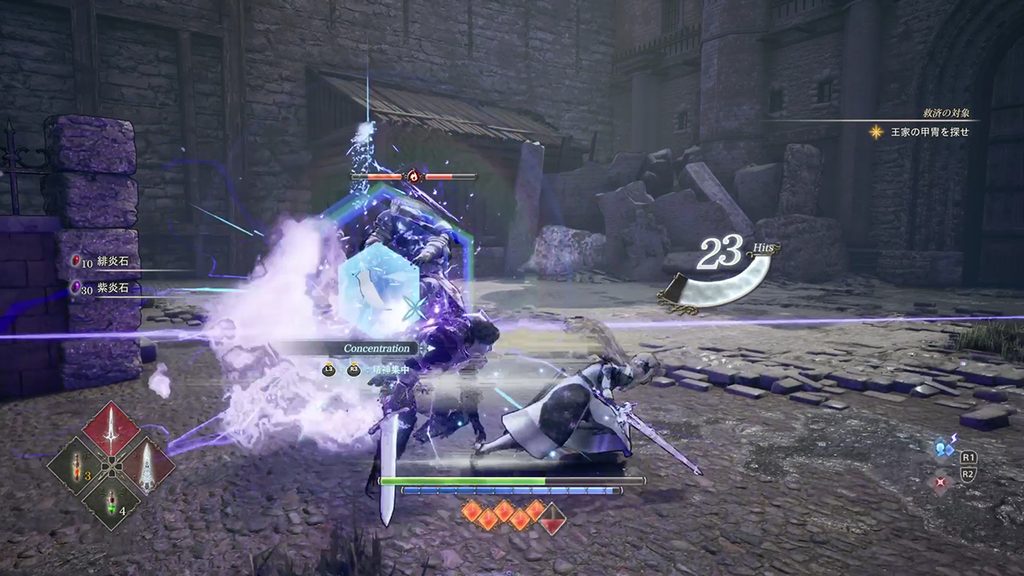Activate the red cross-burst skill icon
The height and width of the screenshot is (576, 1024).
point(941,482)
